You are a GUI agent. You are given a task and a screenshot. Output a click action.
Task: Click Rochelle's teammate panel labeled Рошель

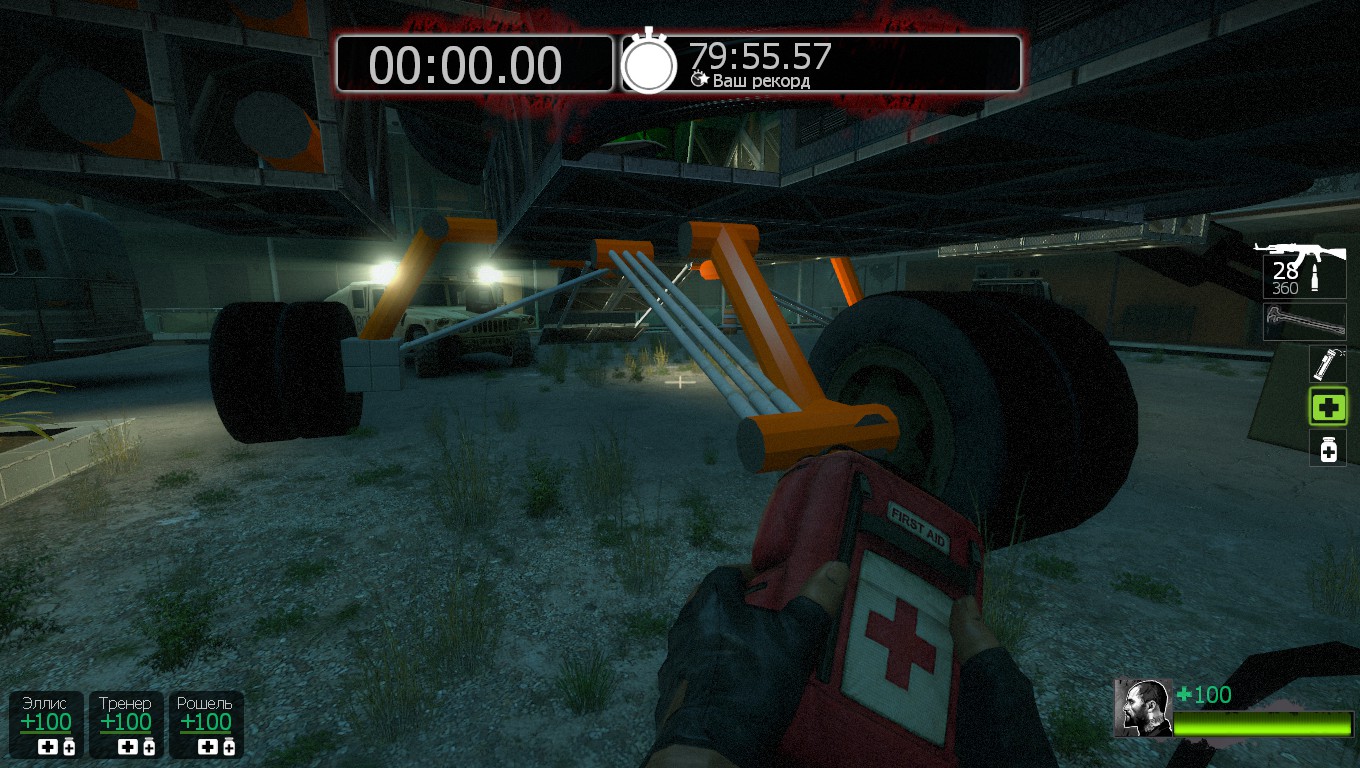pos(205,724)
